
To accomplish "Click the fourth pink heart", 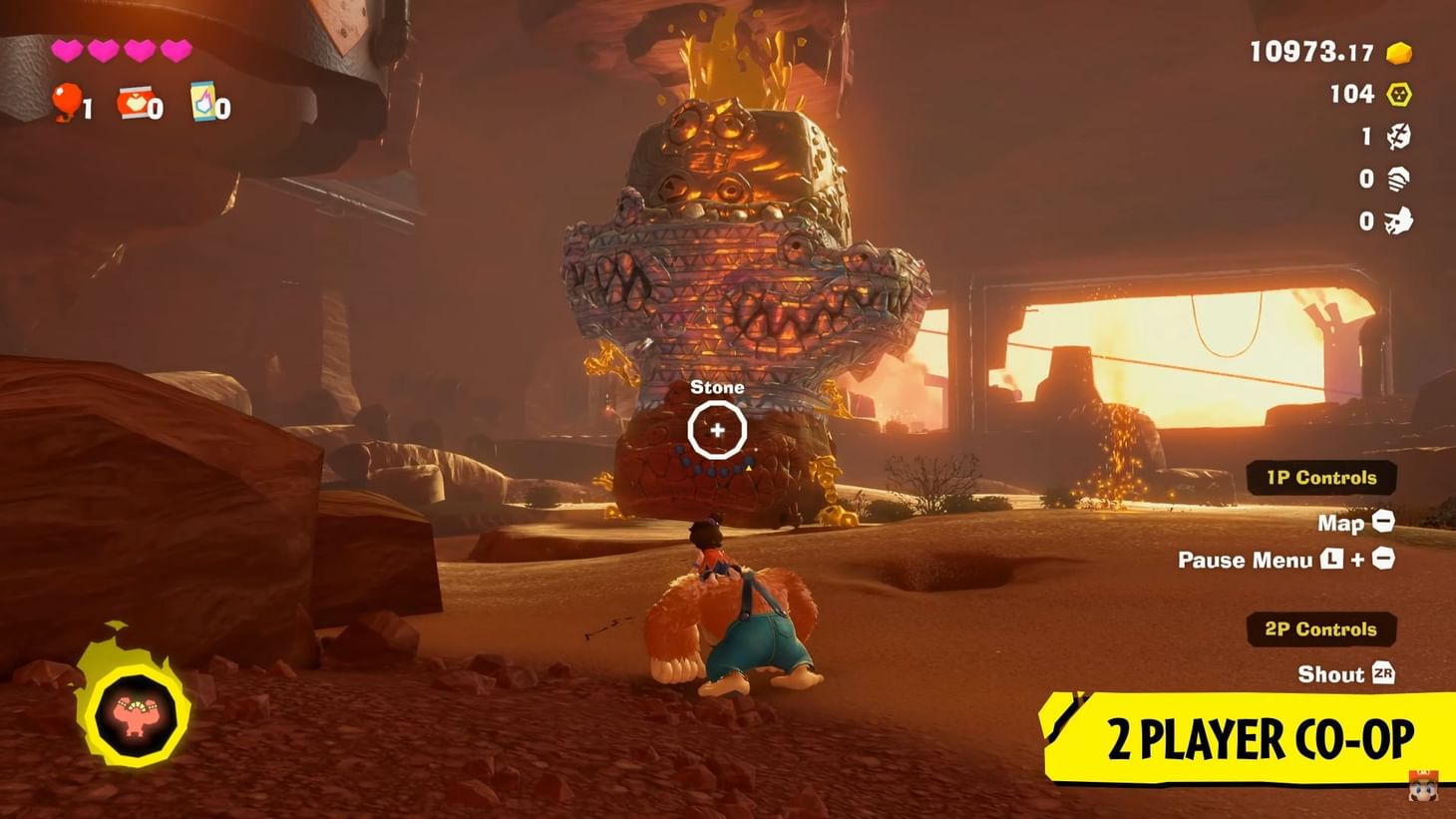I will coord(175,48).
